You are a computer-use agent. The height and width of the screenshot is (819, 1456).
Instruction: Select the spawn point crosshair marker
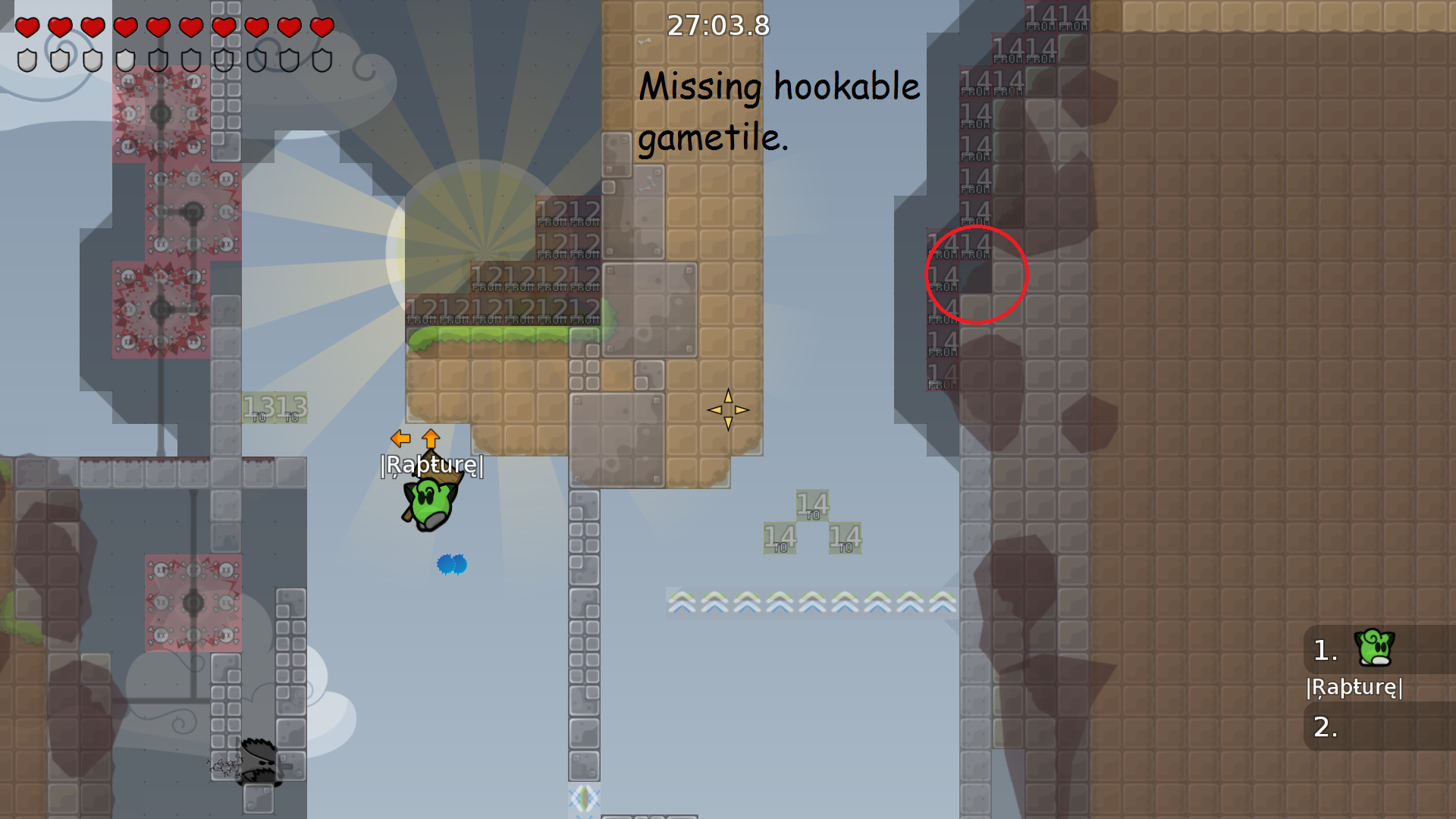click(729, 409)
